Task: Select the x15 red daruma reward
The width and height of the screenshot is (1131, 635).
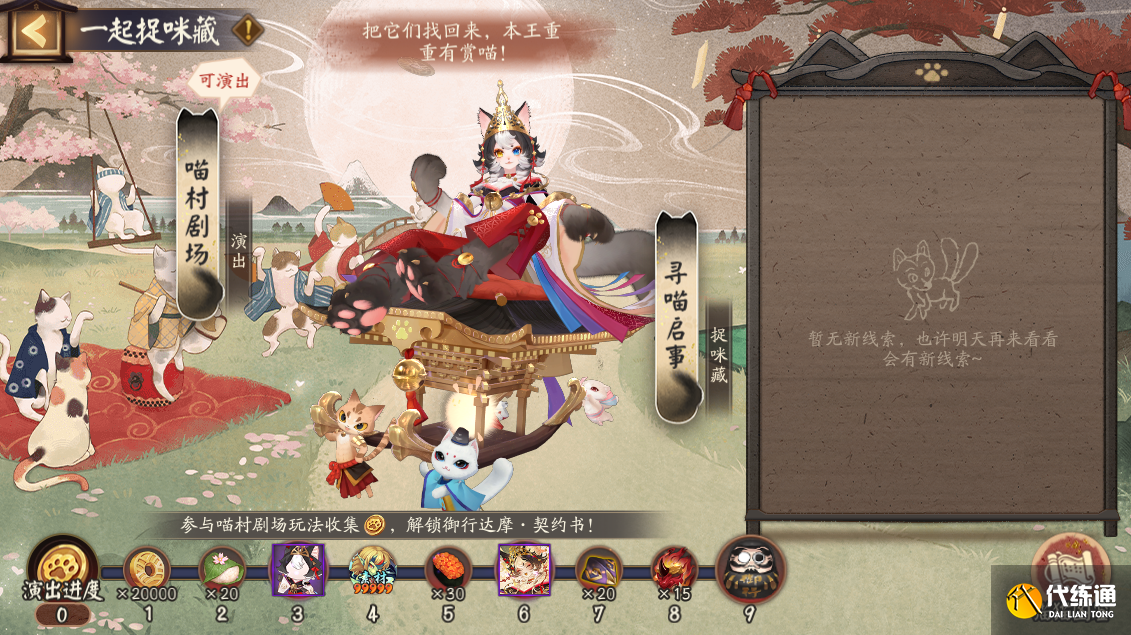Action: 674,569
